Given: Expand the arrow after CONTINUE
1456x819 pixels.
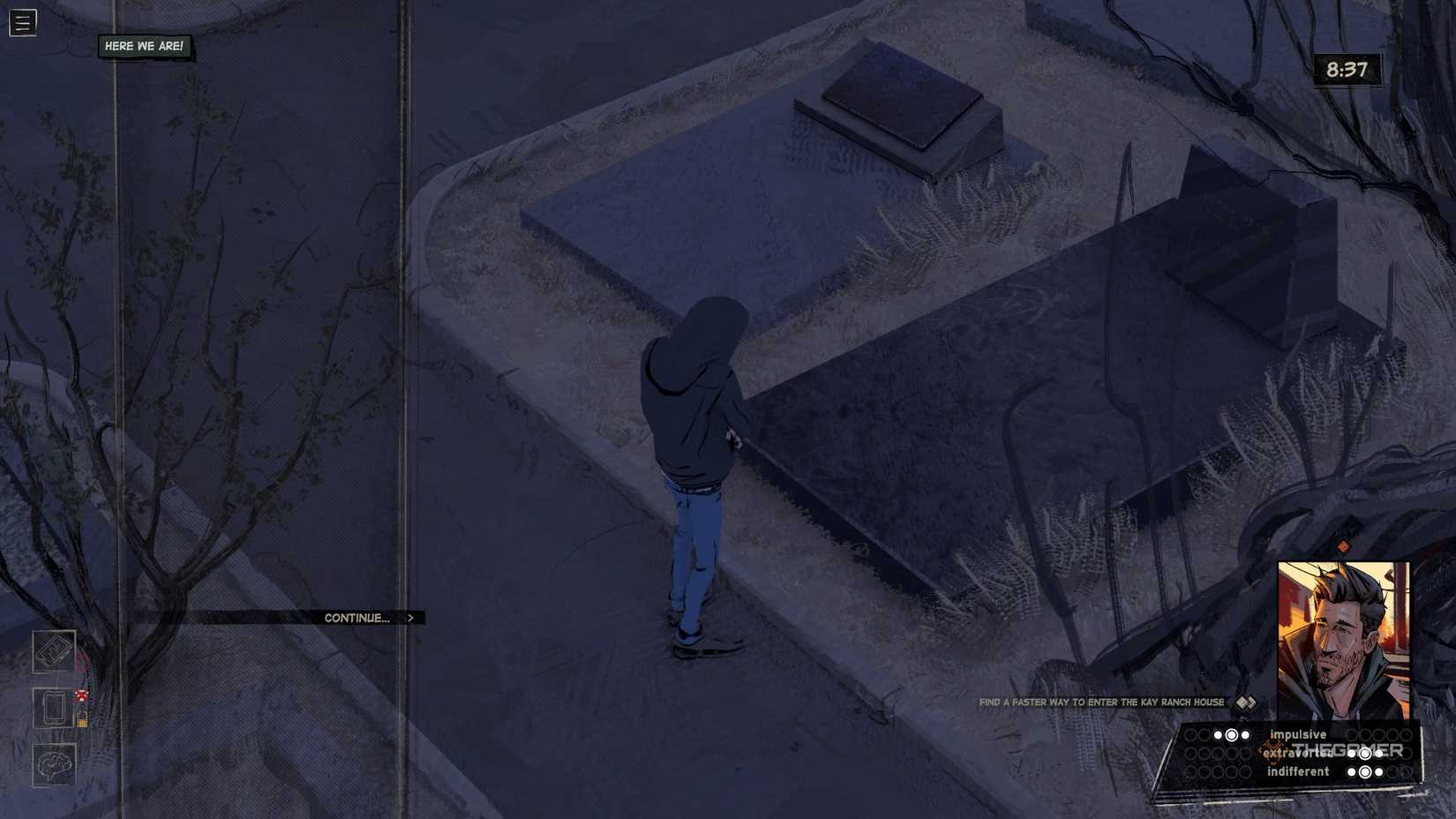Looking at the screenshot, I should 410,618.
